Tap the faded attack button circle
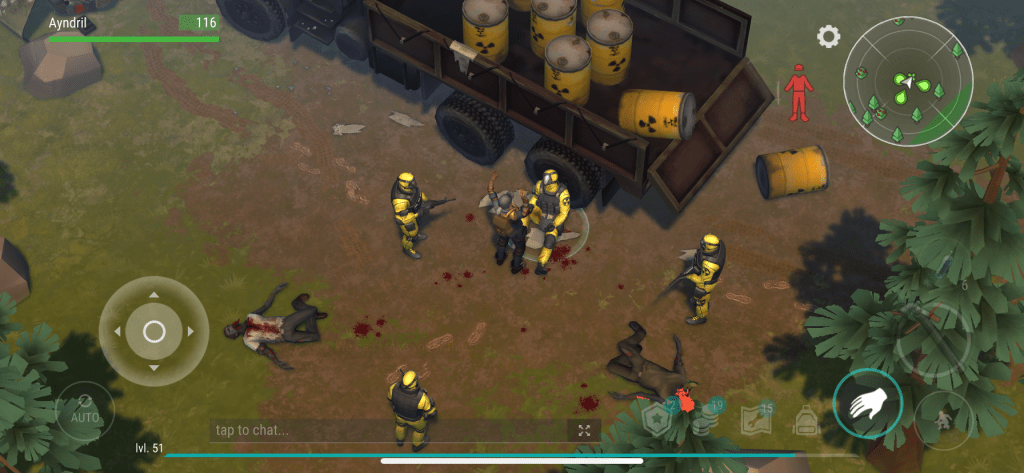The image size is (1024, 473). click(x=932, y=339)
